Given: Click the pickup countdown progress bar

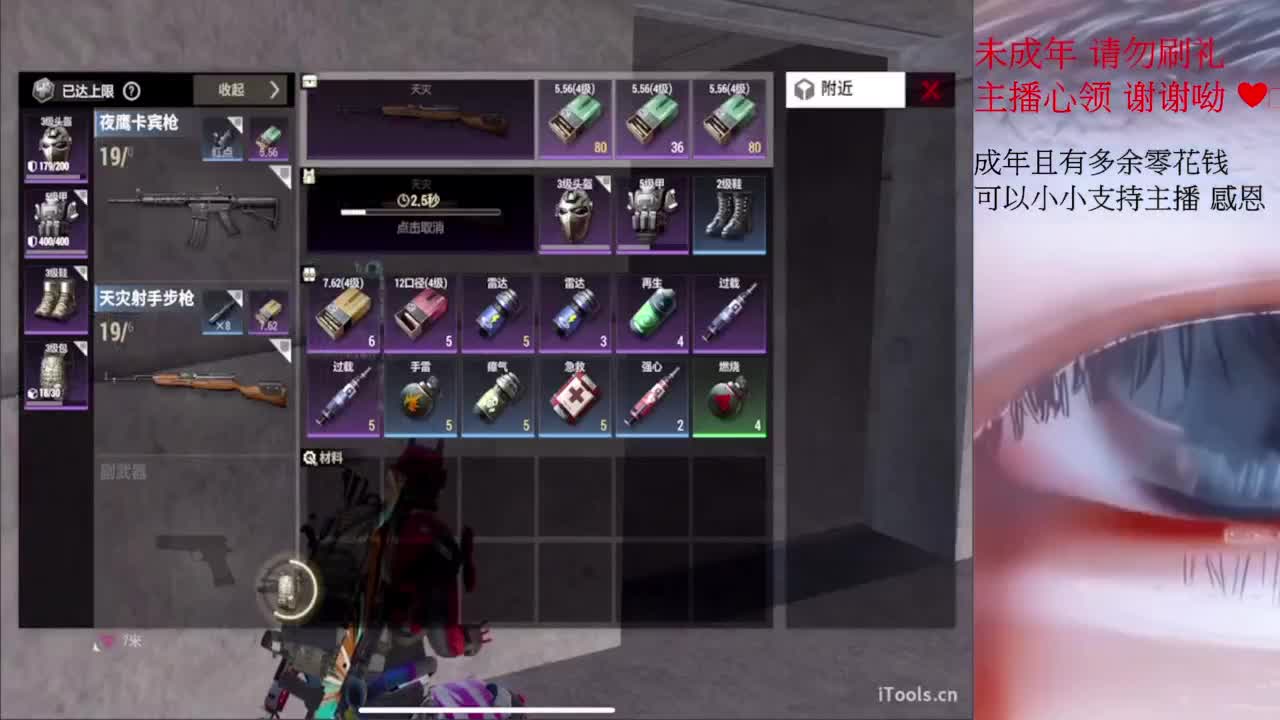Looking at the screenshot, I should pos(418,213).
